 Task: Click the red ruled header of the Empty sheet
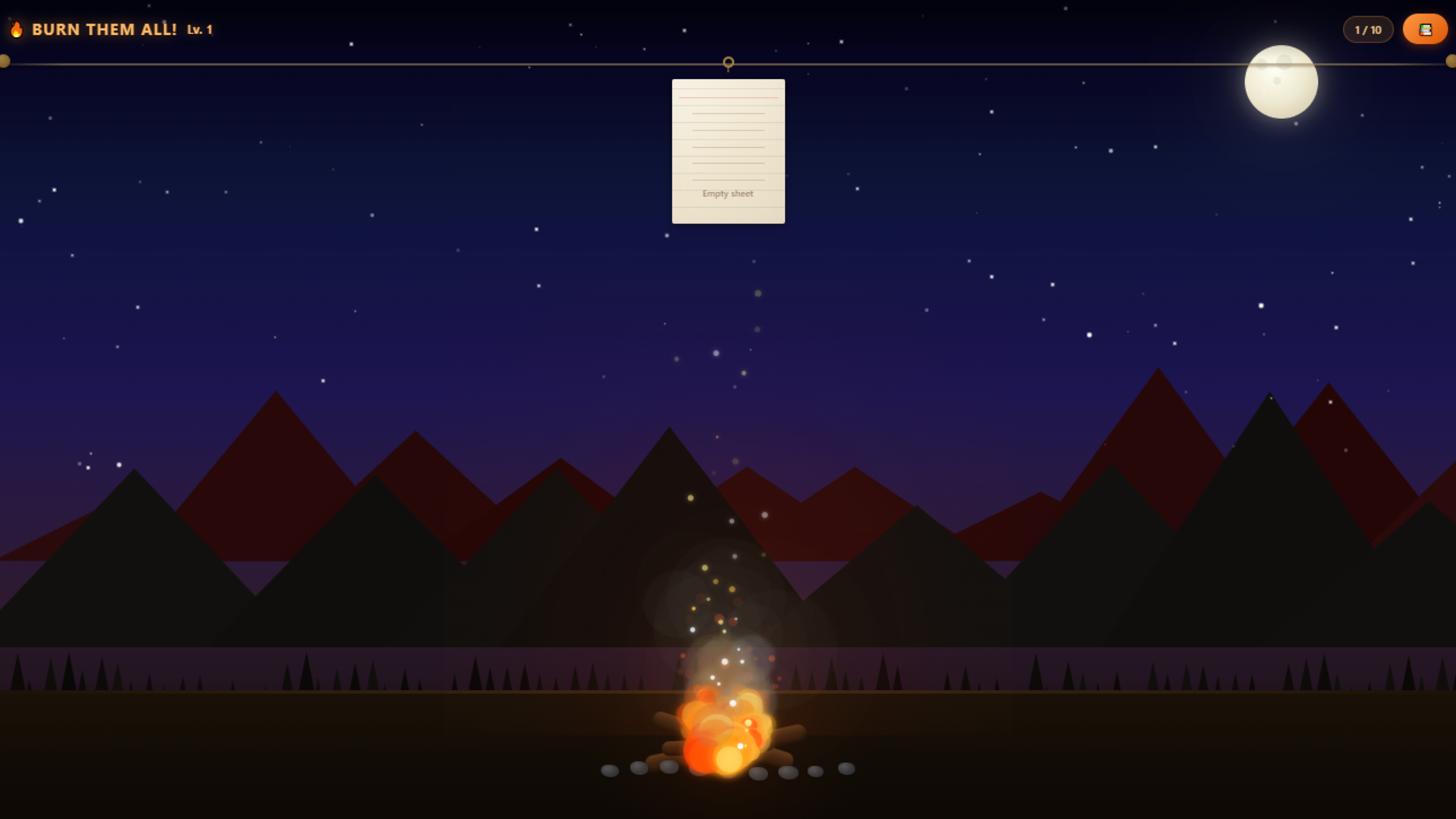tap(728, 99)
